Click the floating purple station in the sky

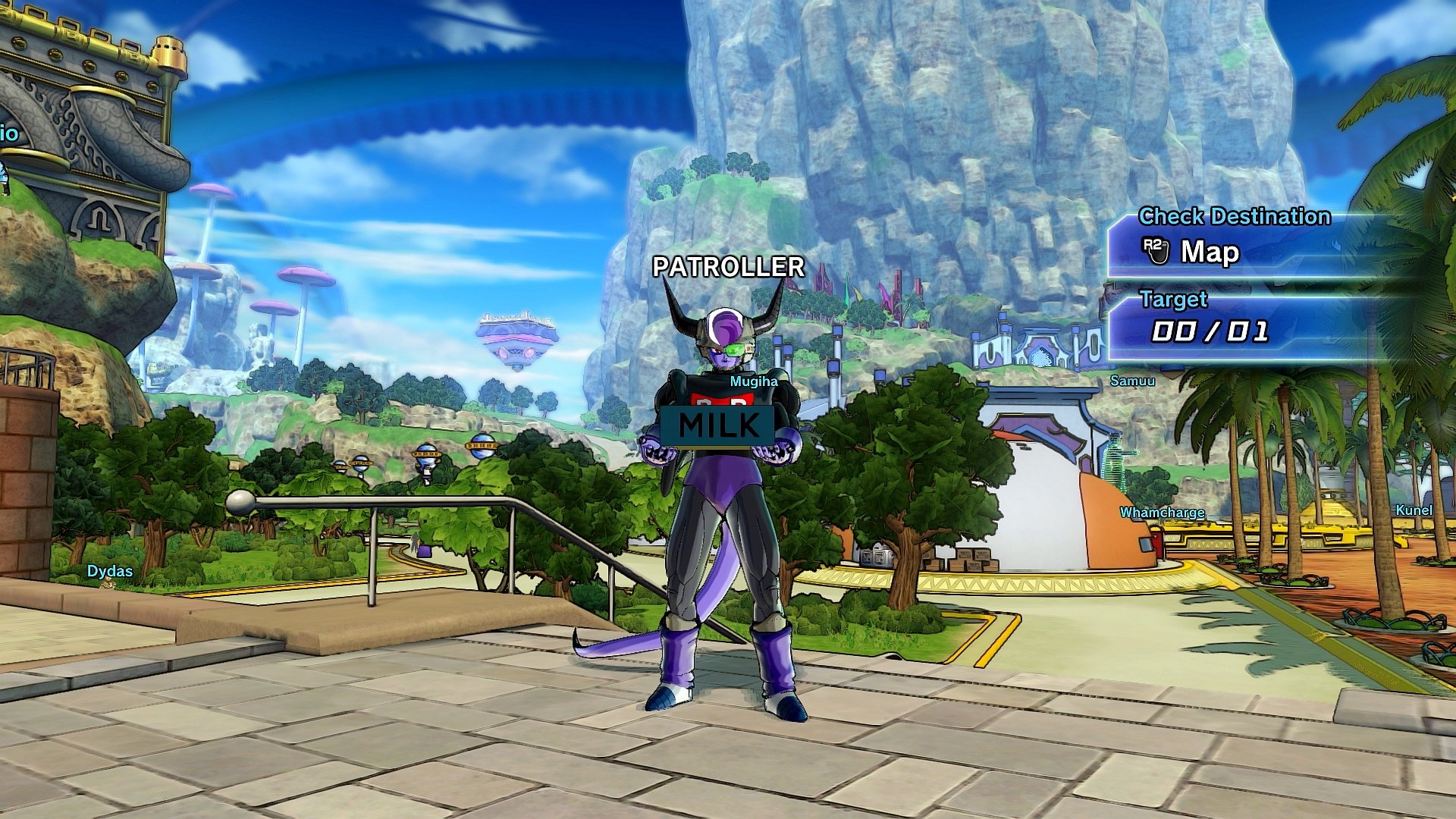pyautogui.click(x=517, y=337)
